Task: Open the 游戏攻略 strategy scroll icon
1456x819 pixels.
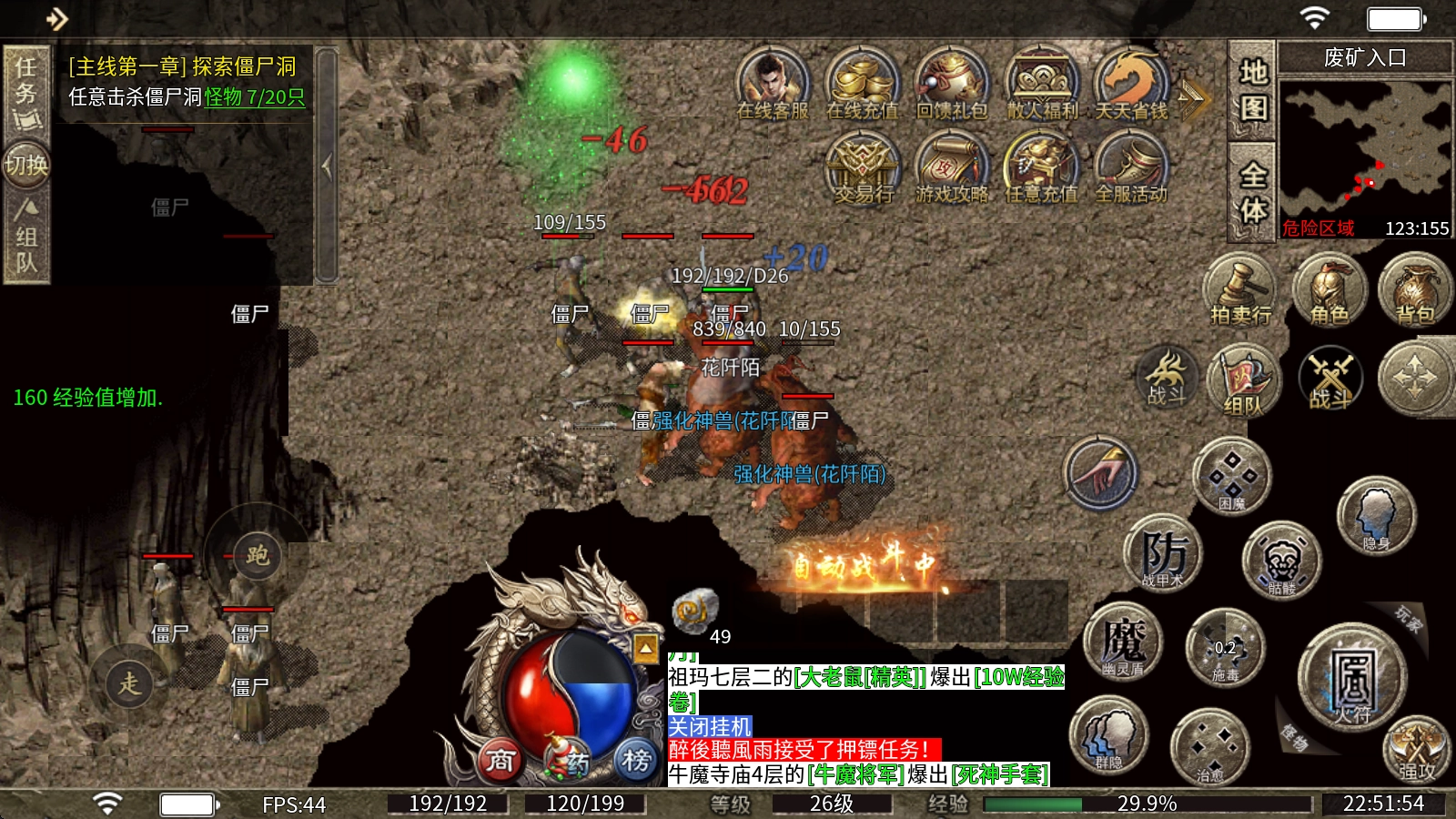Action: [951, 167]
